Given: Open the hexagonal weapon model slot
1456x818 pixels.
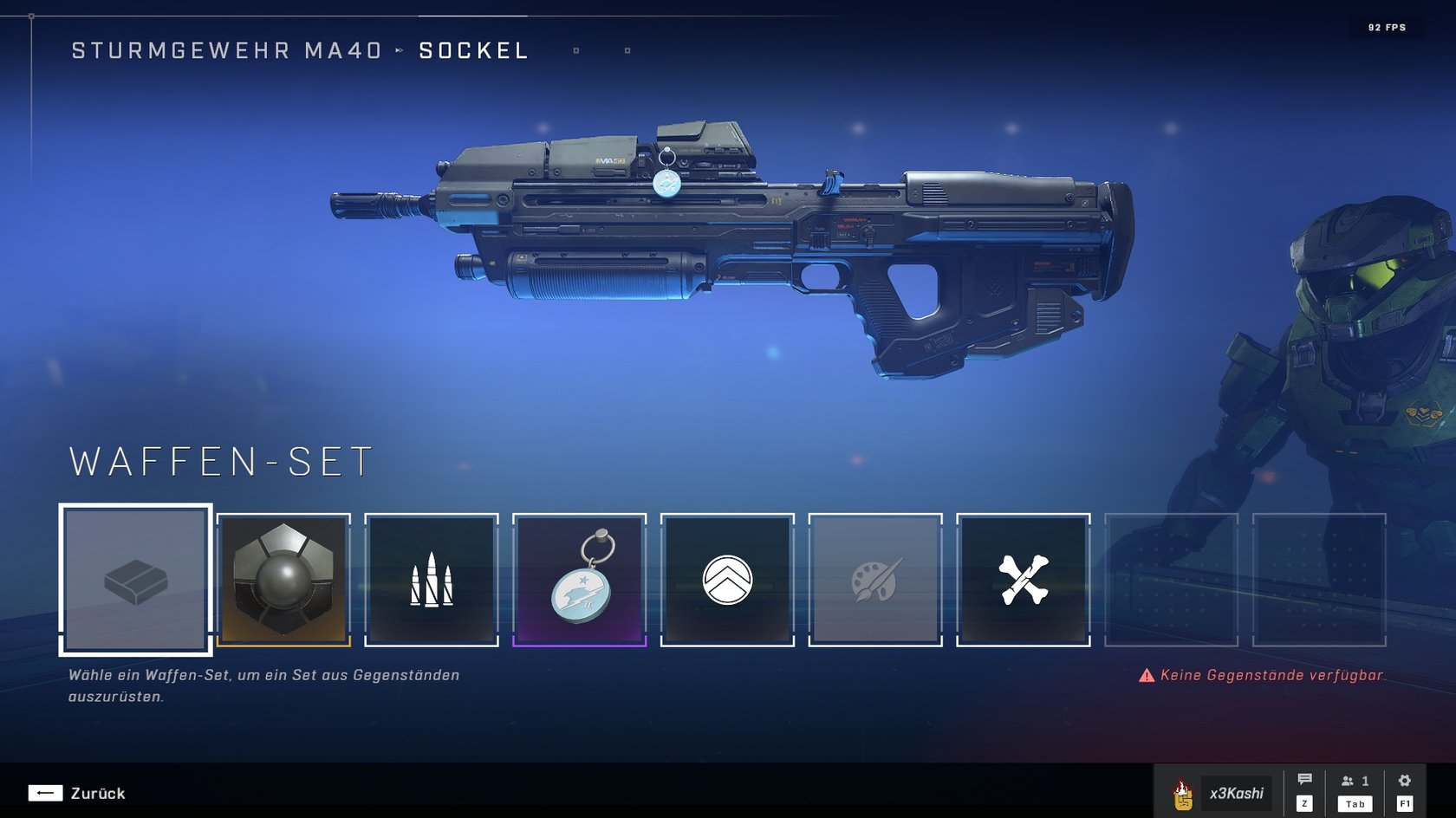Looking at the screenshot, I should point(283,579).
